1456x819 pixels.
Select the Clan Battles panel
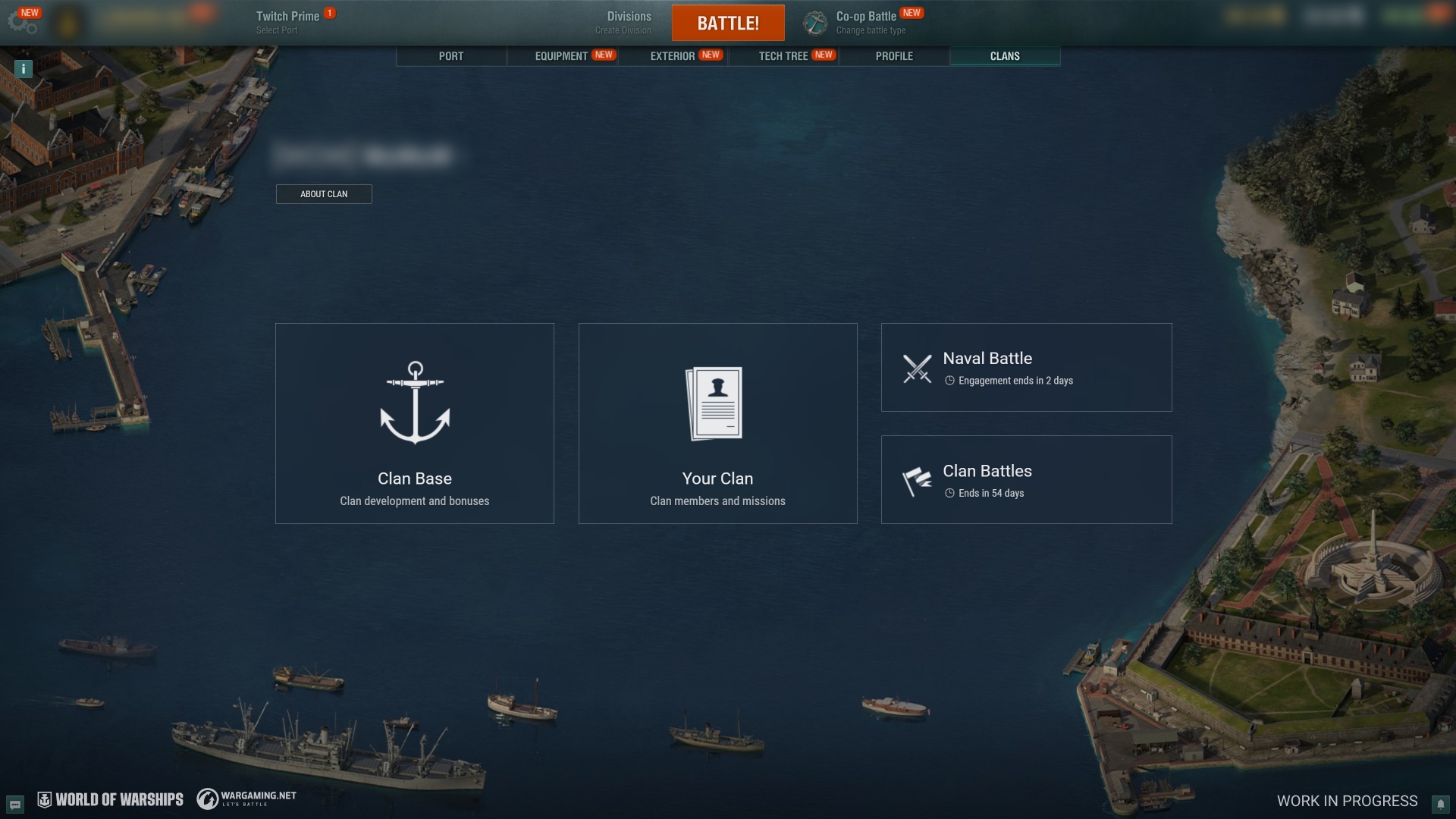[x=1026, y=479]
